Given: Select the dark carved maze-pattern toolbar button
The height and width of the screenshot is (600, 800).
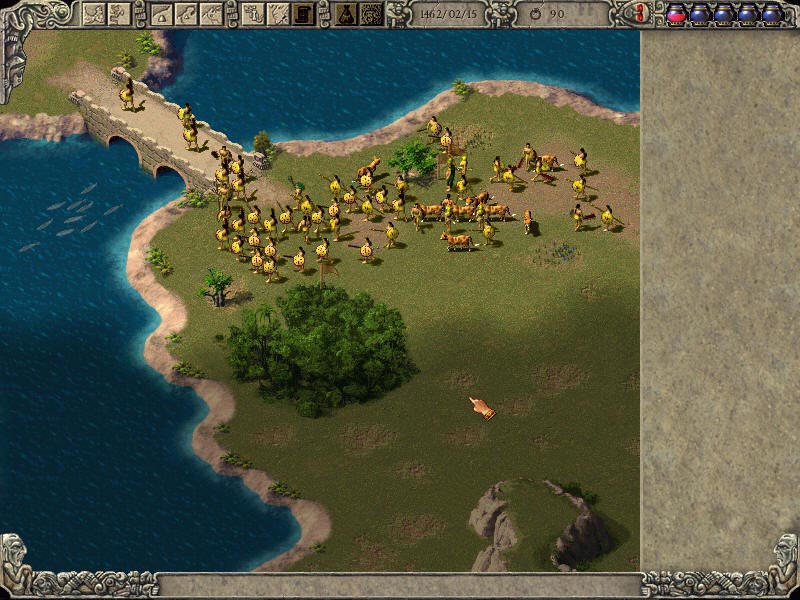Looking at the screenshot, I should (x=371, y=14).
